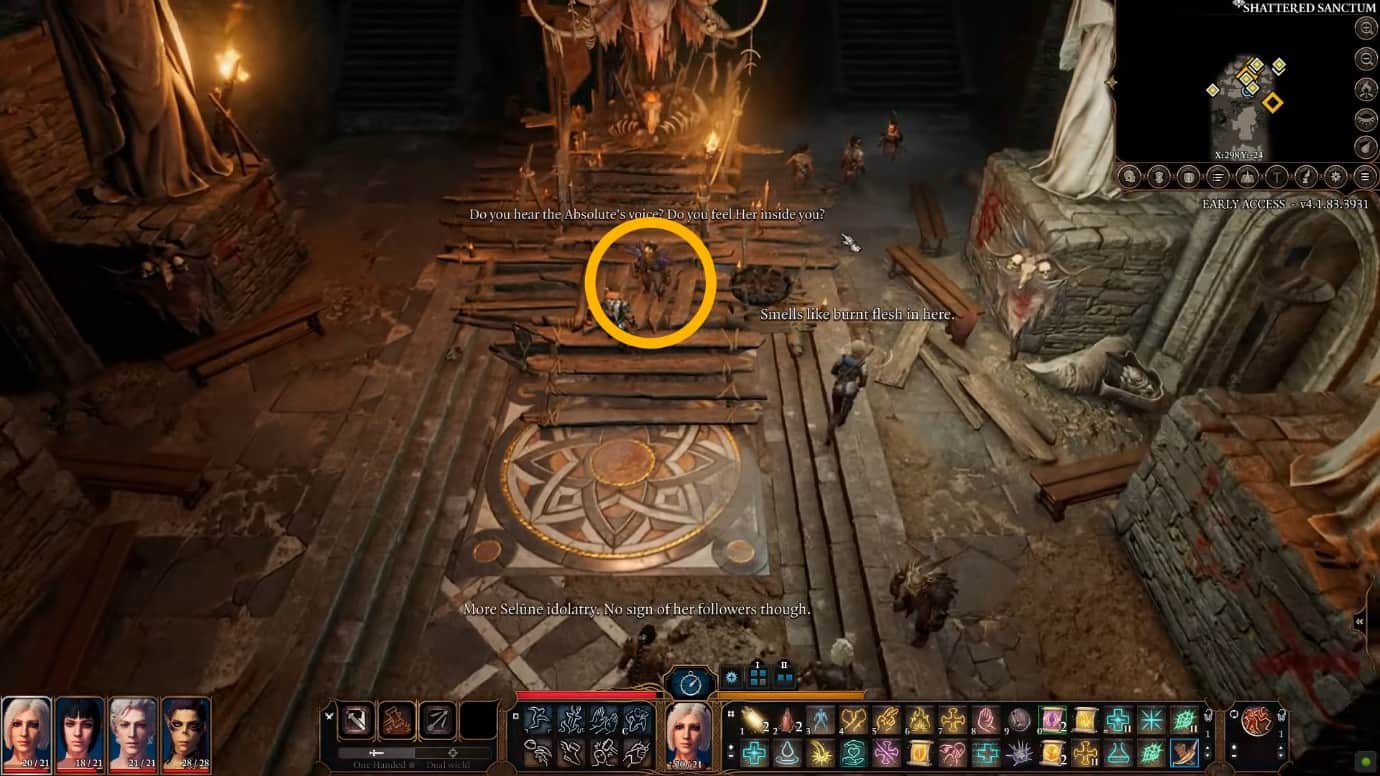1380x776 pixels.
Task: Open the Journal from the circular icon row
Action: point(1219,178)
